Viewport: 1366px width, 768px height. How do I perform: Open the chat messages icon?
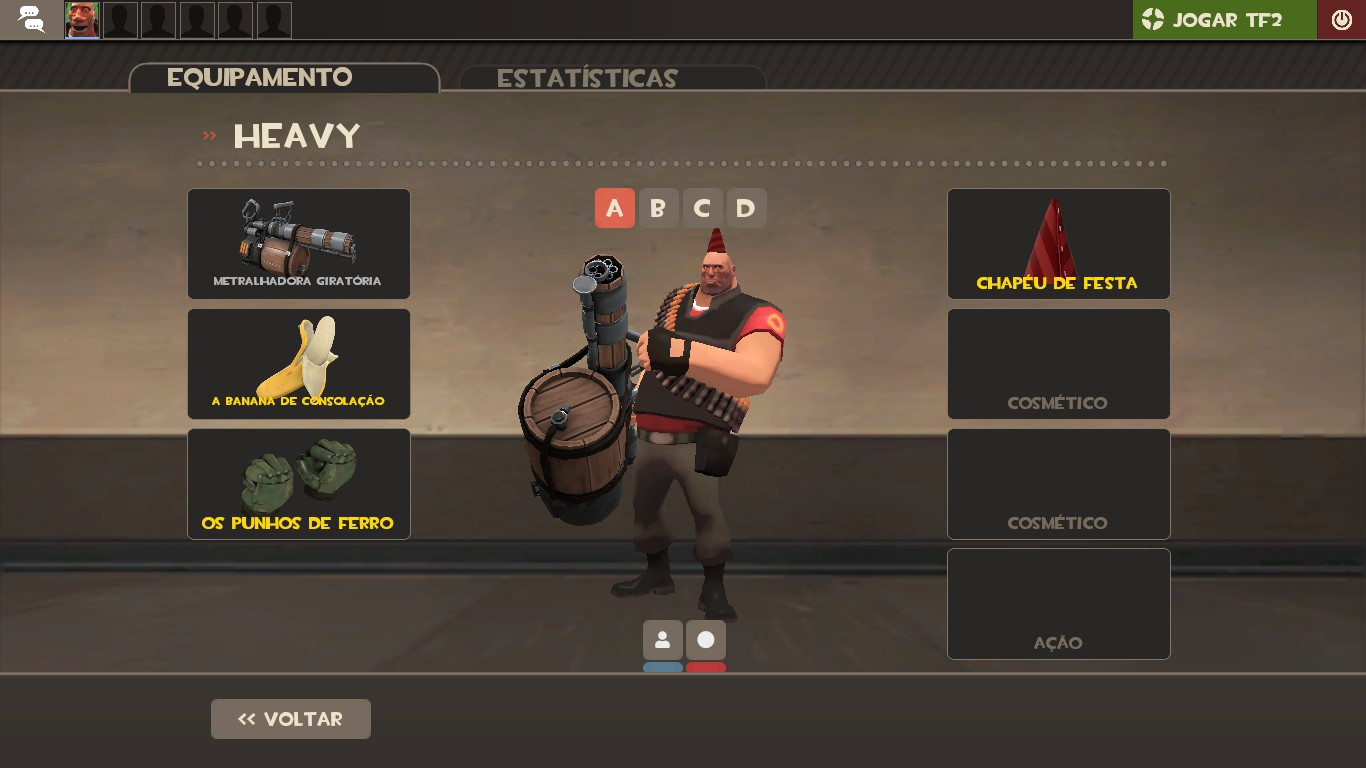[x=30, y=19]
